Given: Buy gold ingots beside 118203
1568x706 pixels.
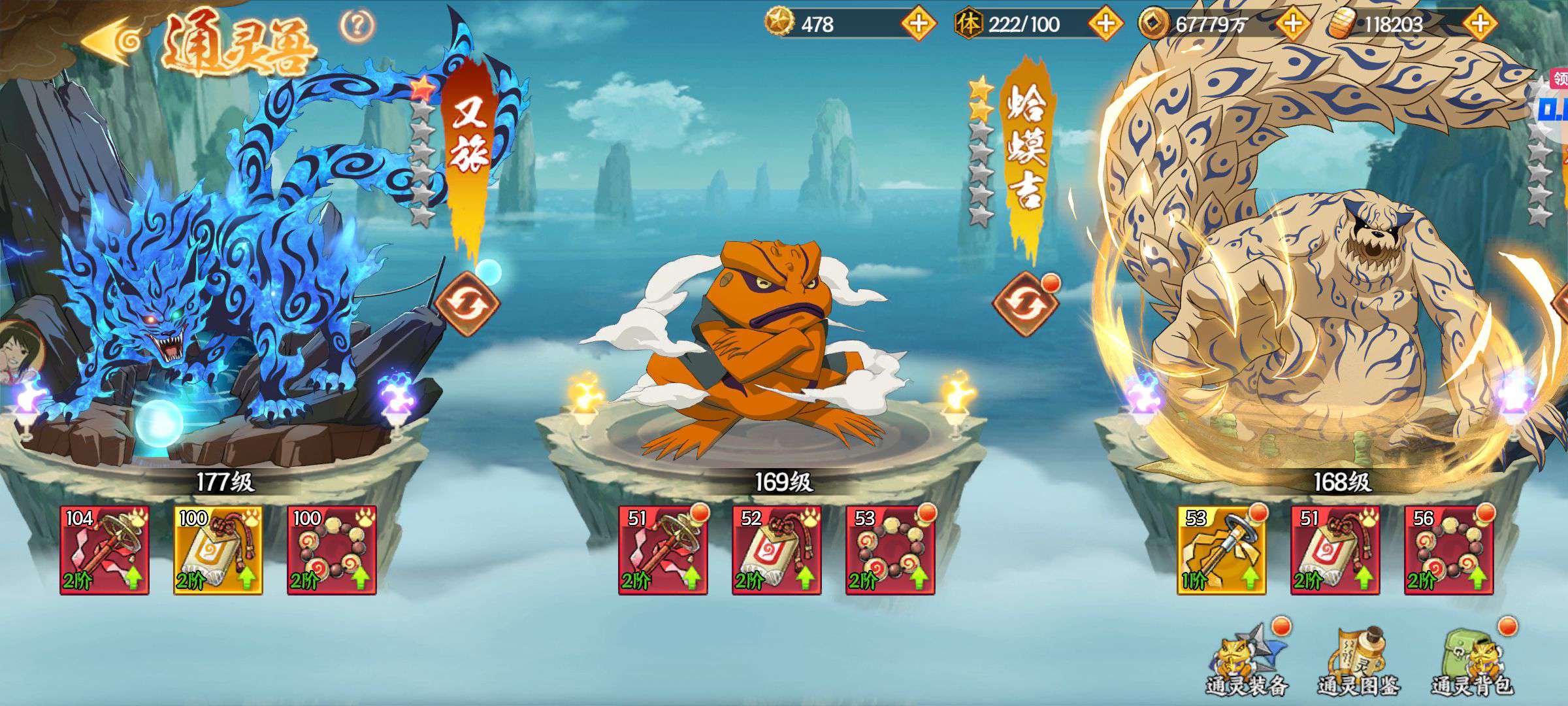Looking at the screenshot, I should 1480,24.
